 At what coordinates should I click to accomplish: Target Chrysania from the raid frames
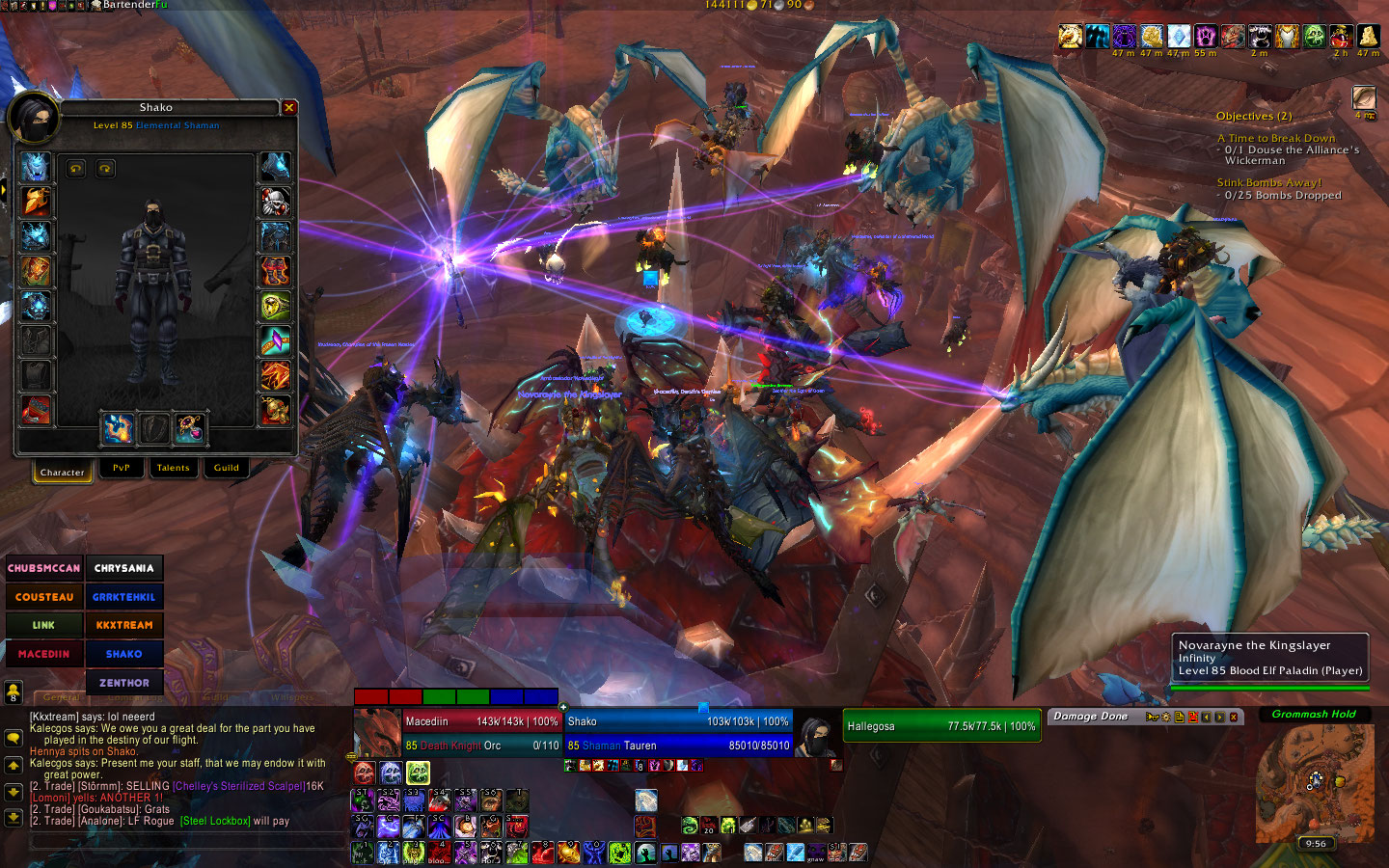124,568
